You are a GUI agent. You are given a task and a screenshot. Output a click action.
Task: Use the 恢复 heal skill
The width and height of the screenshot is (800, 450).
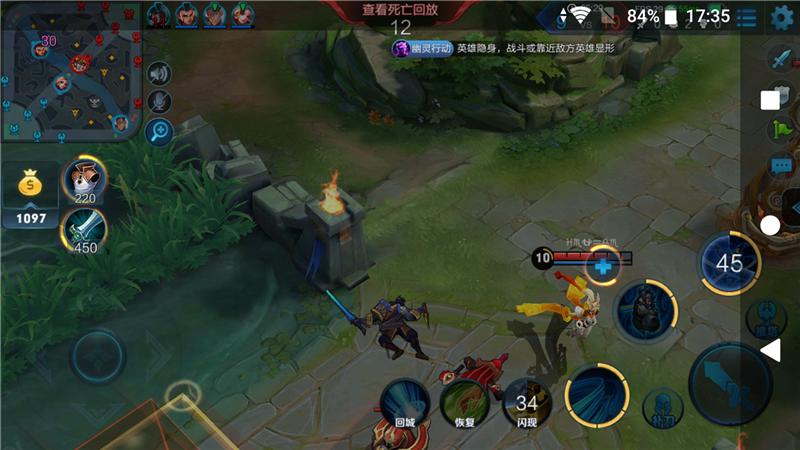[x=465, y=400]
